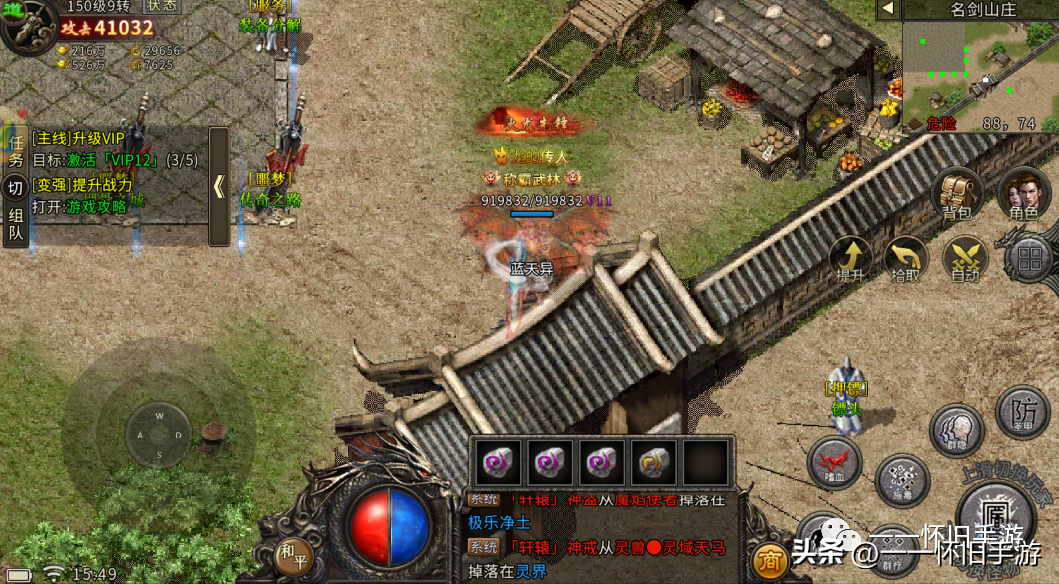The height and width of the screenshot is (584, 1059).
Task: Show the 状态 status panel
Action: [x=162, y=6]
